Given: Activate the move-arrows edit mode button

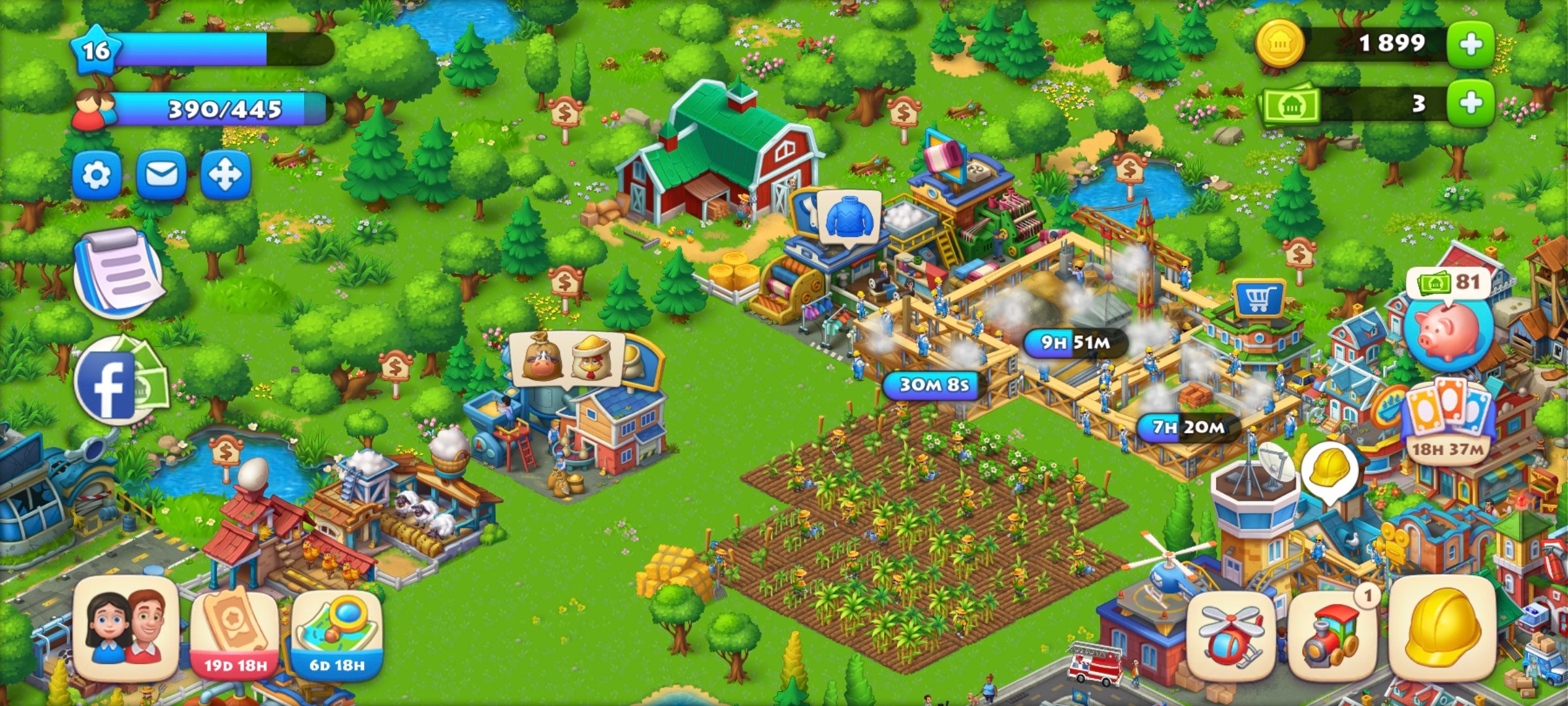Looking at the screenshot, I should 225,175.
